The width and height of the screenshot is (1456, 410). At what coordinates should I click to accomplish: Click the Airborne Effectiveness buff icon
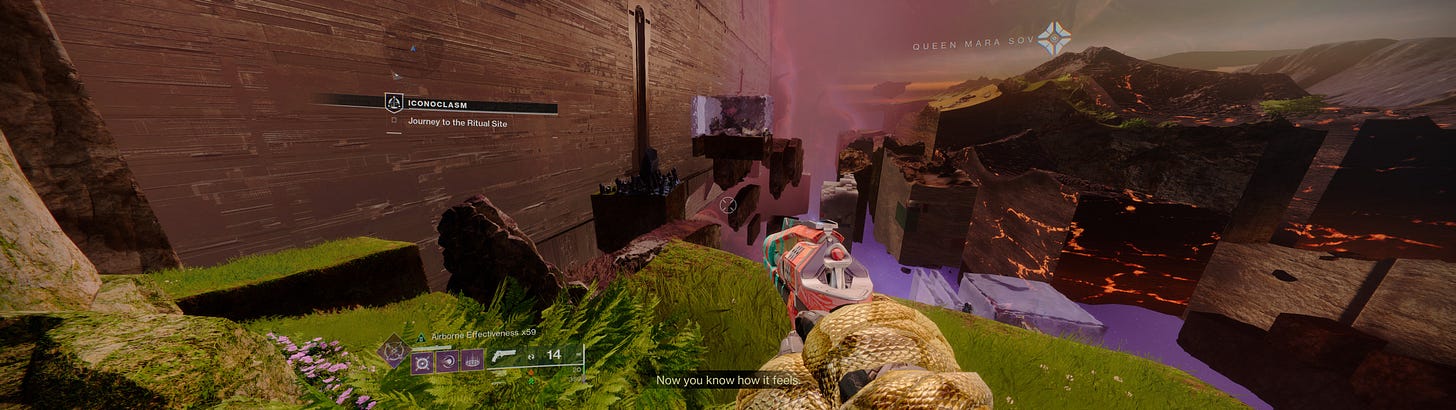pyautogui.click(x=421, y=338)
